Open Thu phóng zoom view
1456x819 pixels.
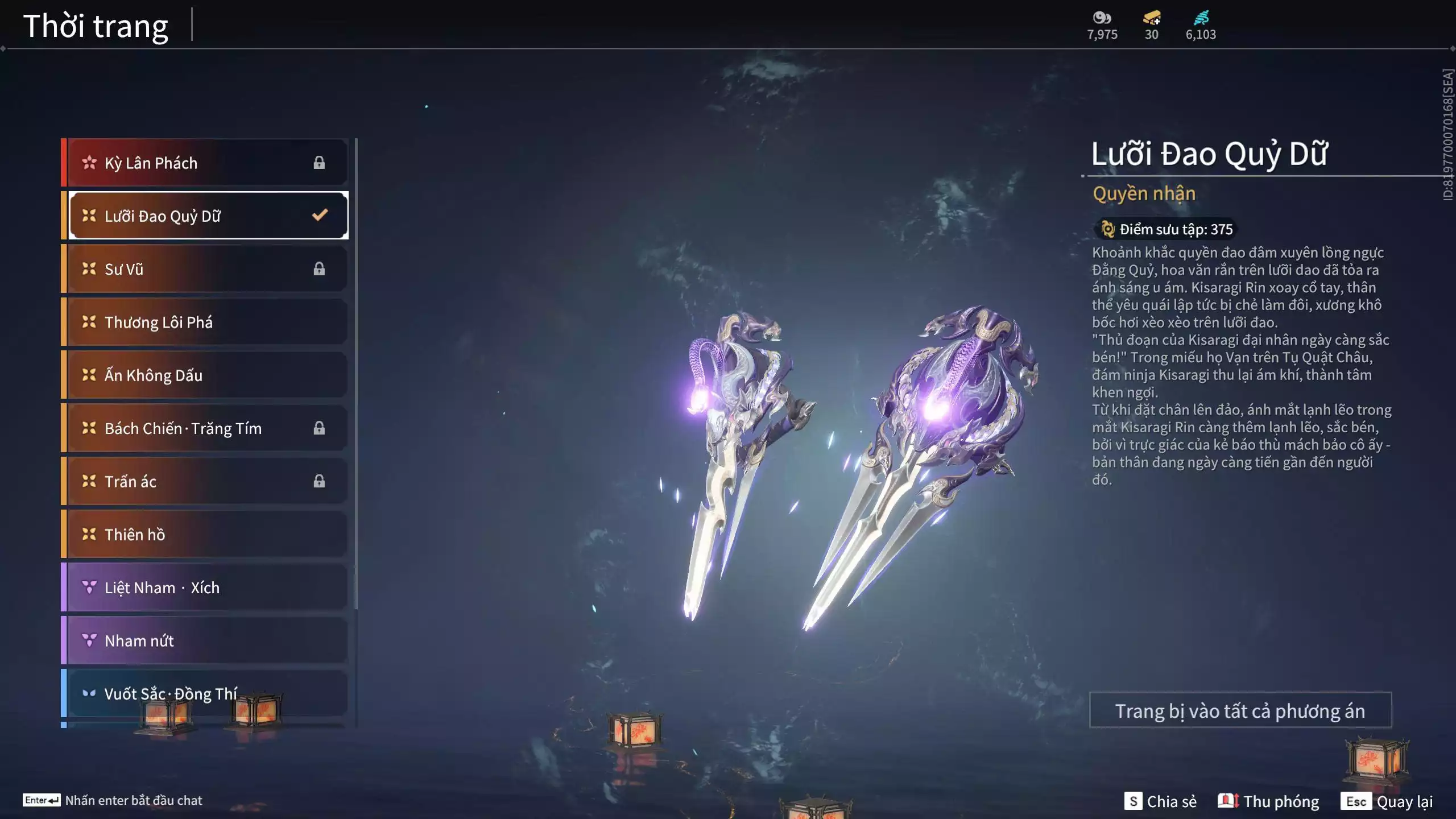[1268, 801]
